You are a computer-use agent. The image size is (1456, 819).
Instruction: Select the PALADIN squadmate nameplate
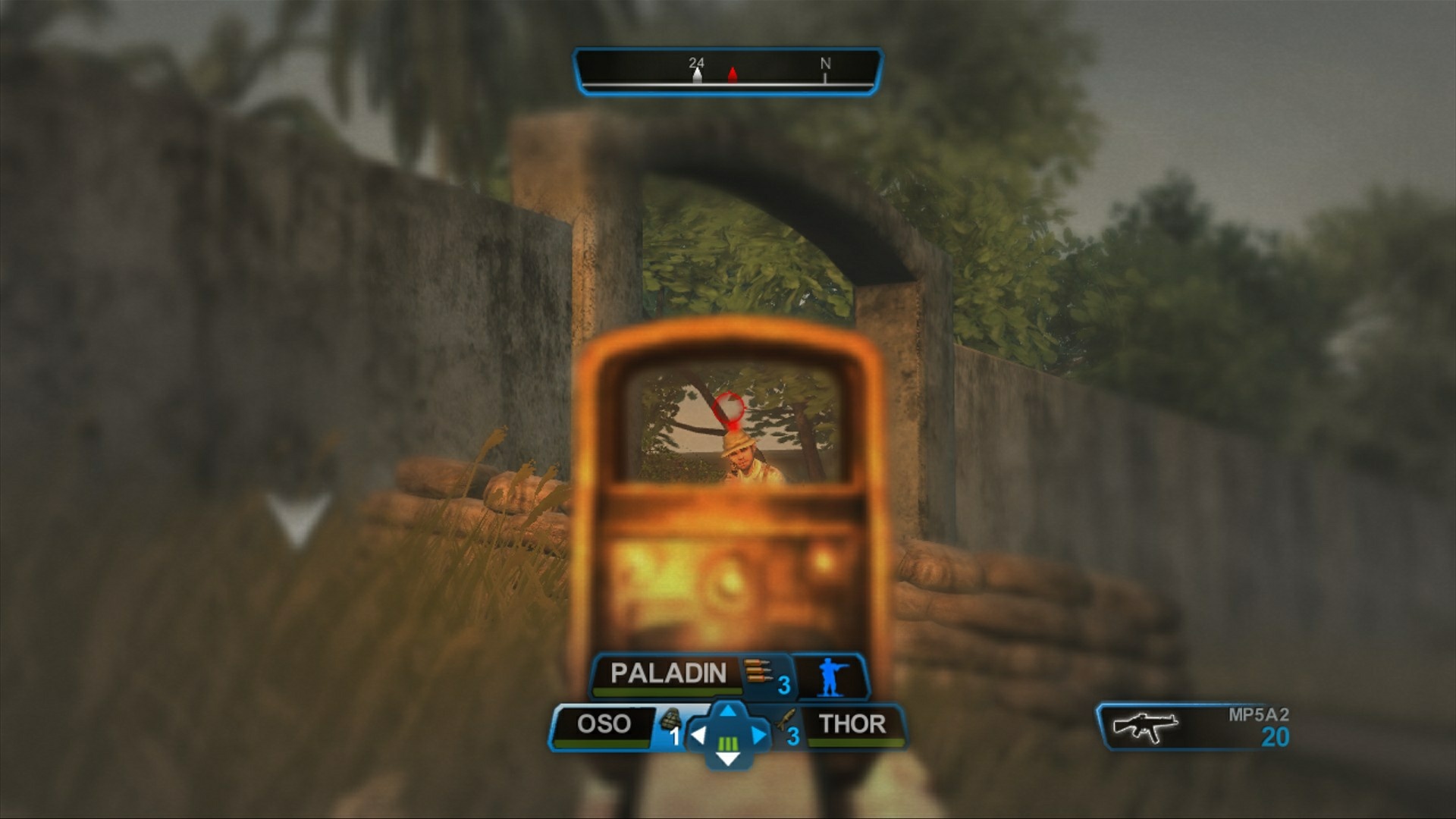664,671
